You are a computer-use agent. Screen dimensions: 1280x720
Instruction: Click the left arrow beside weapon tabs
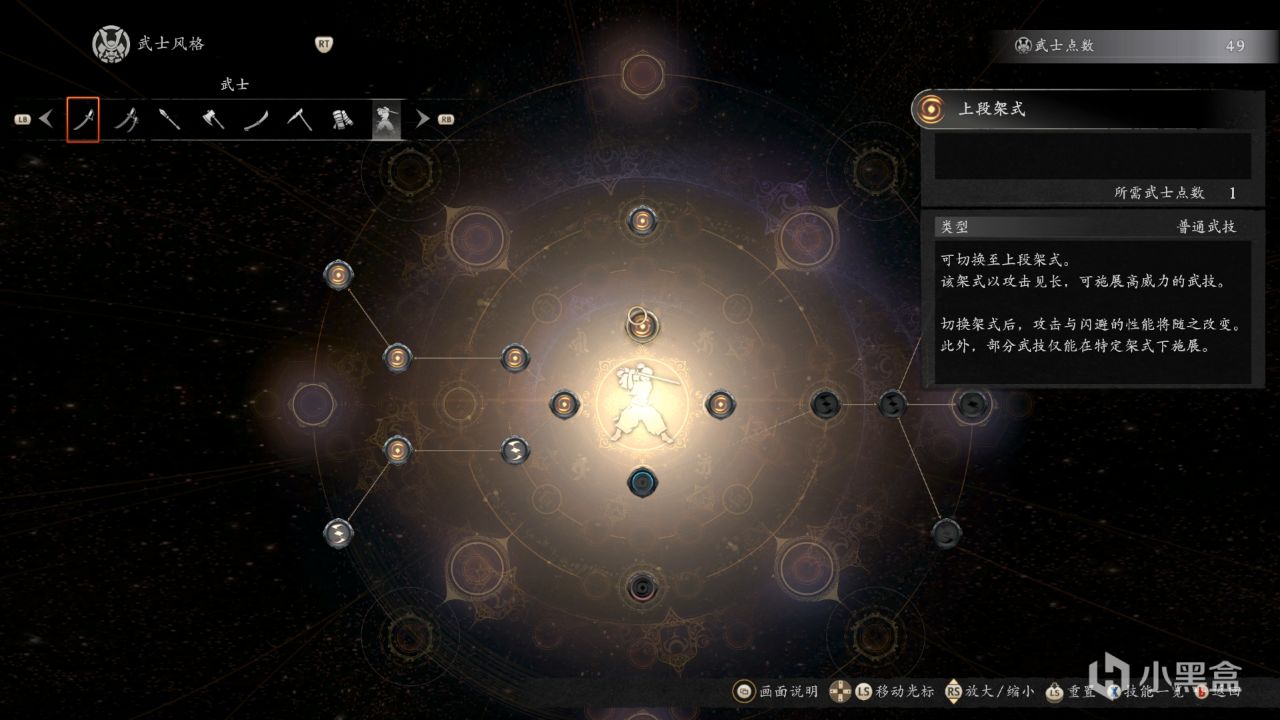(x=46, y=119)
